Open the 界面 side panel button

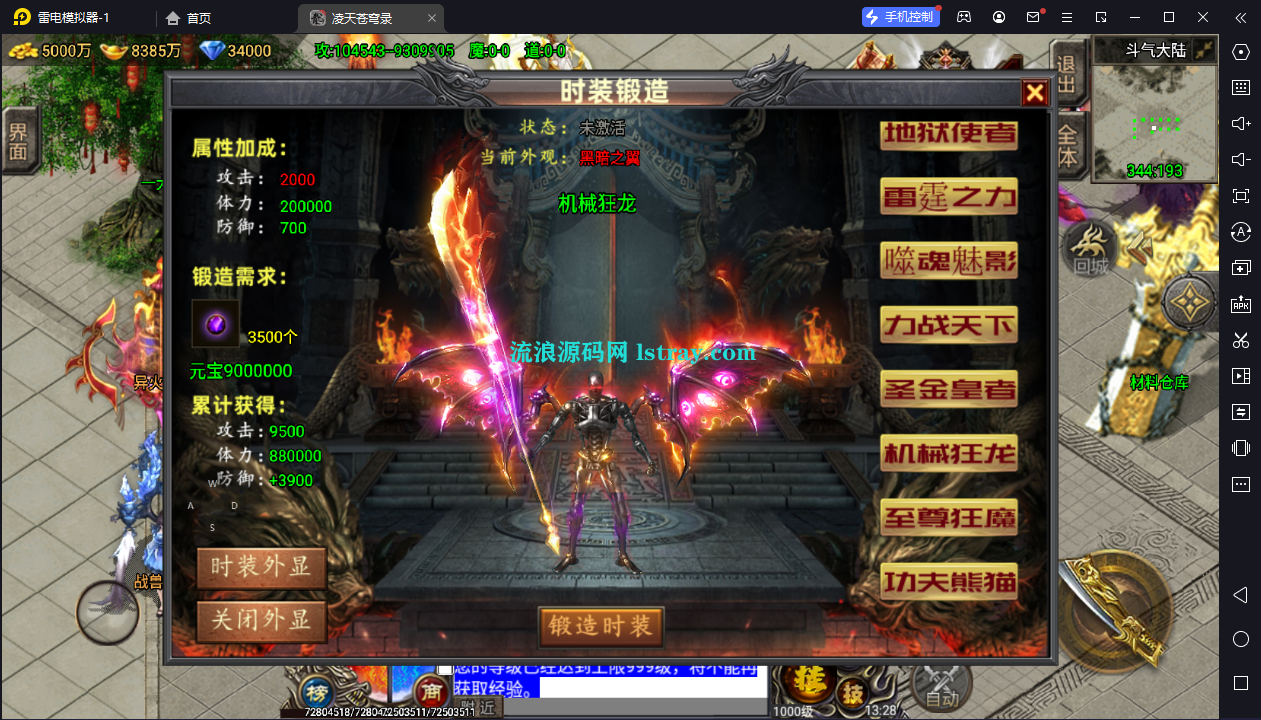point(18,141)
